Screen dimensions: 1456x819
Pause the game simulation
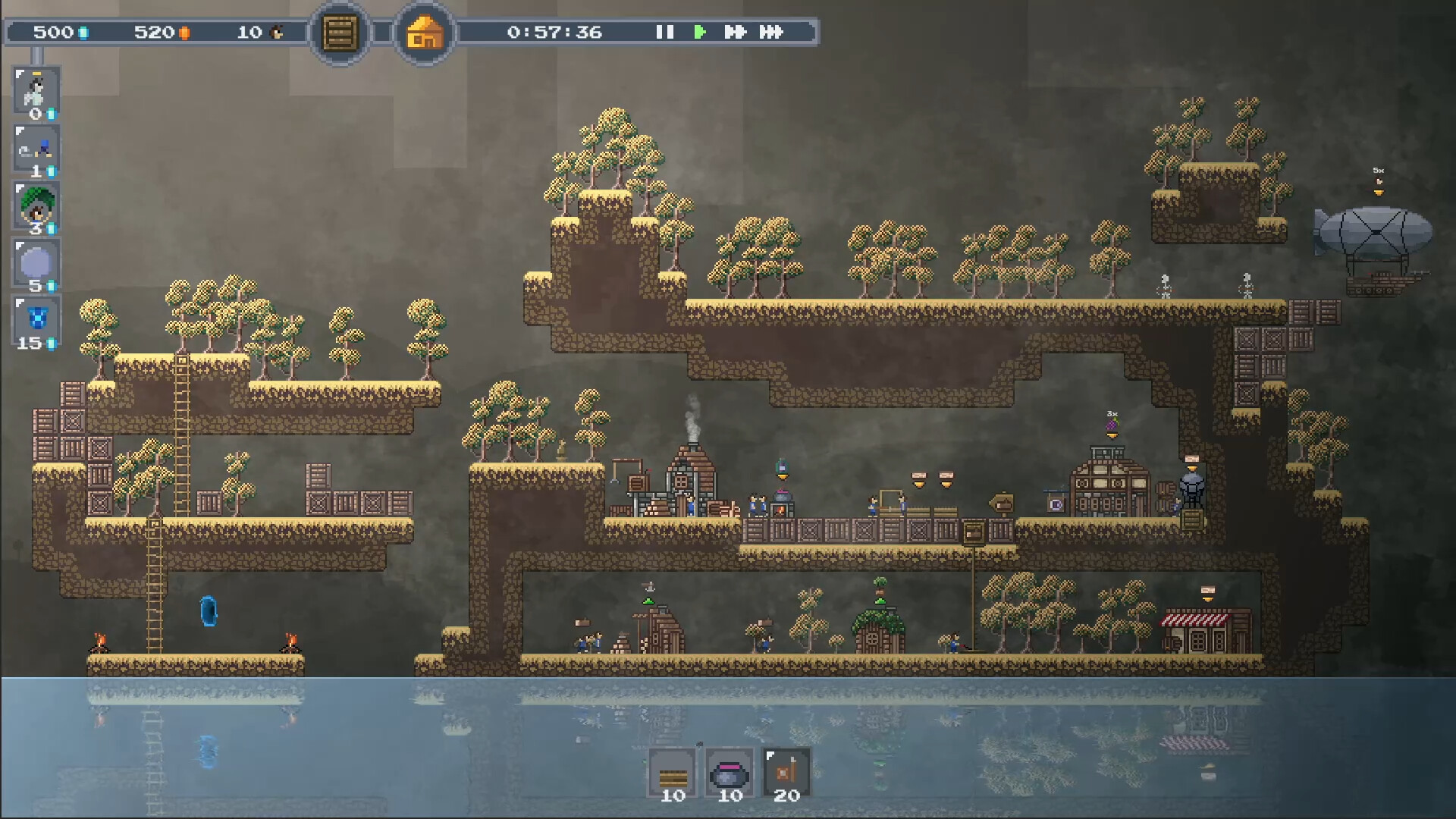[665, 33]
